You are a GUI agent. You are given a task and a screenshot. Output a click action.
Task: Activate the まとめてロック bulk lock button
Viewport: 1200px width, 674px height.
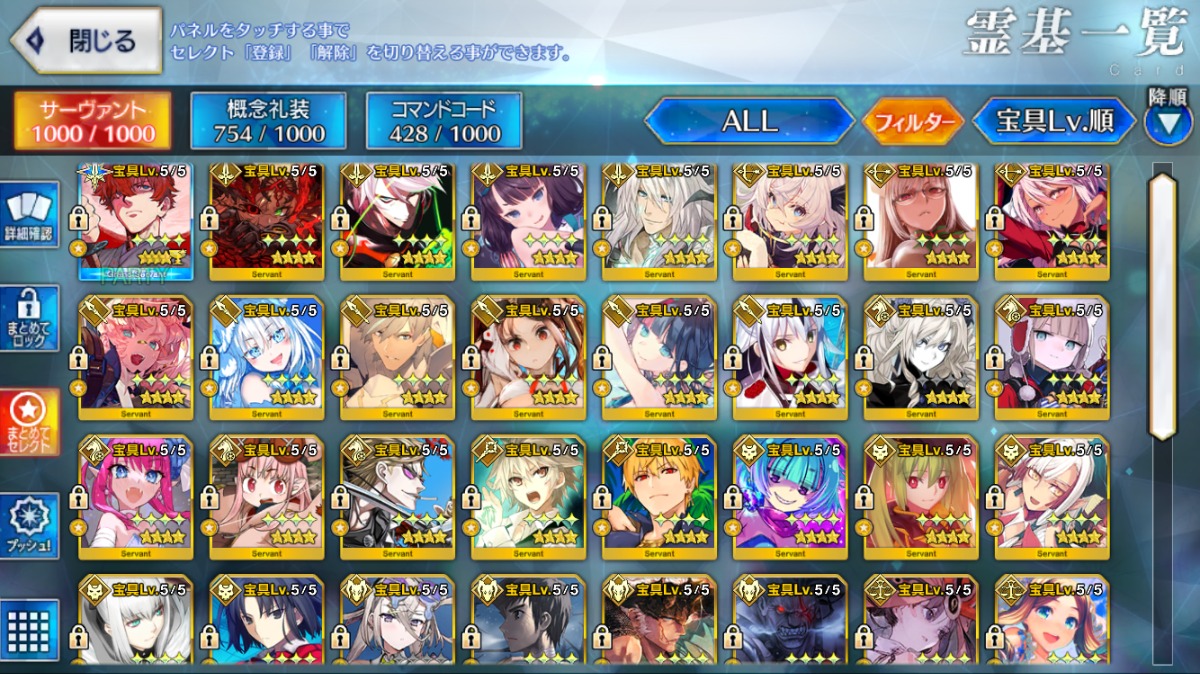(x=30, y=320)
